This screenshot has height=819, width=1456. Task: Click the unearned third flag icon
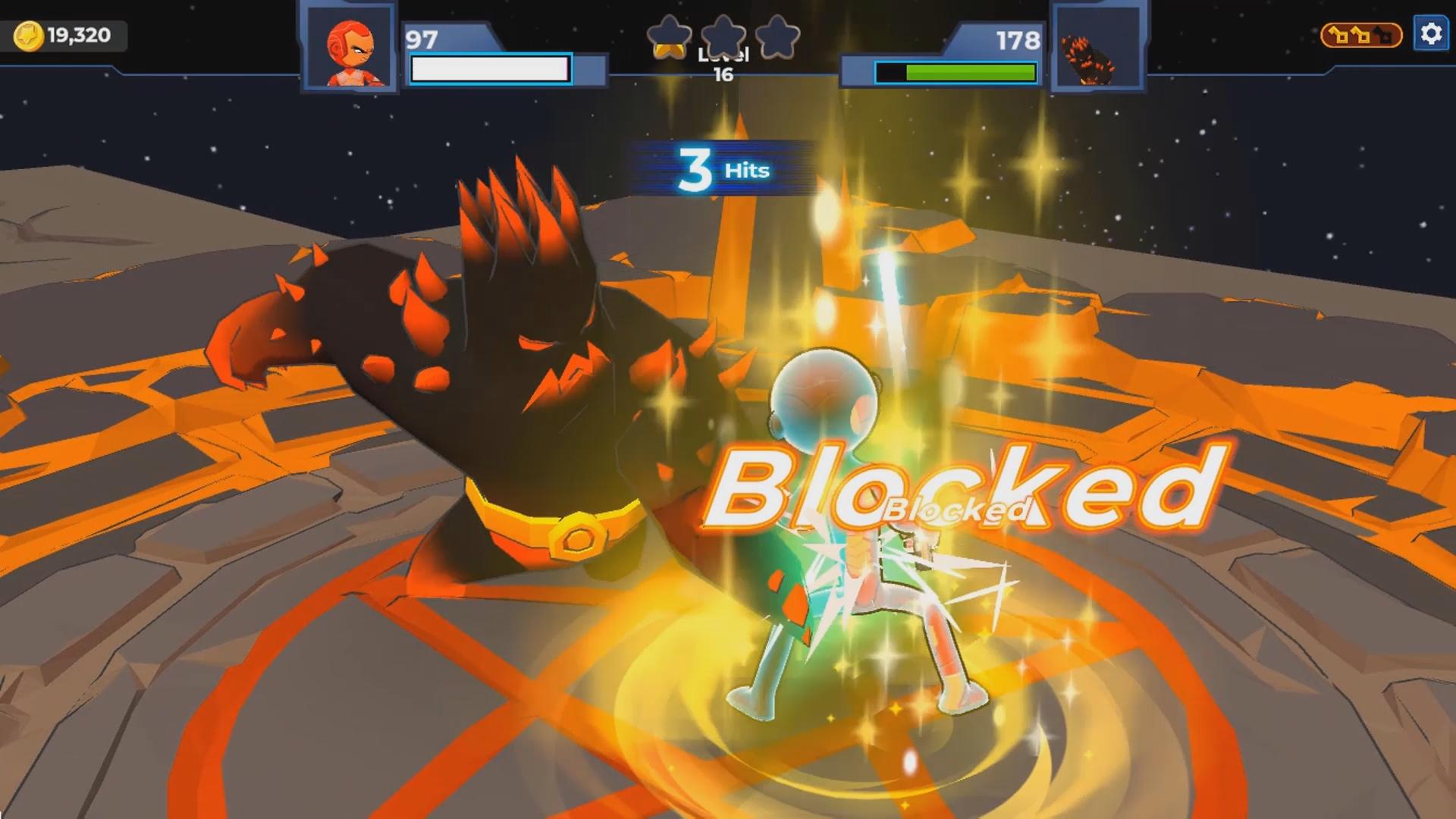tap(1382, 34)
